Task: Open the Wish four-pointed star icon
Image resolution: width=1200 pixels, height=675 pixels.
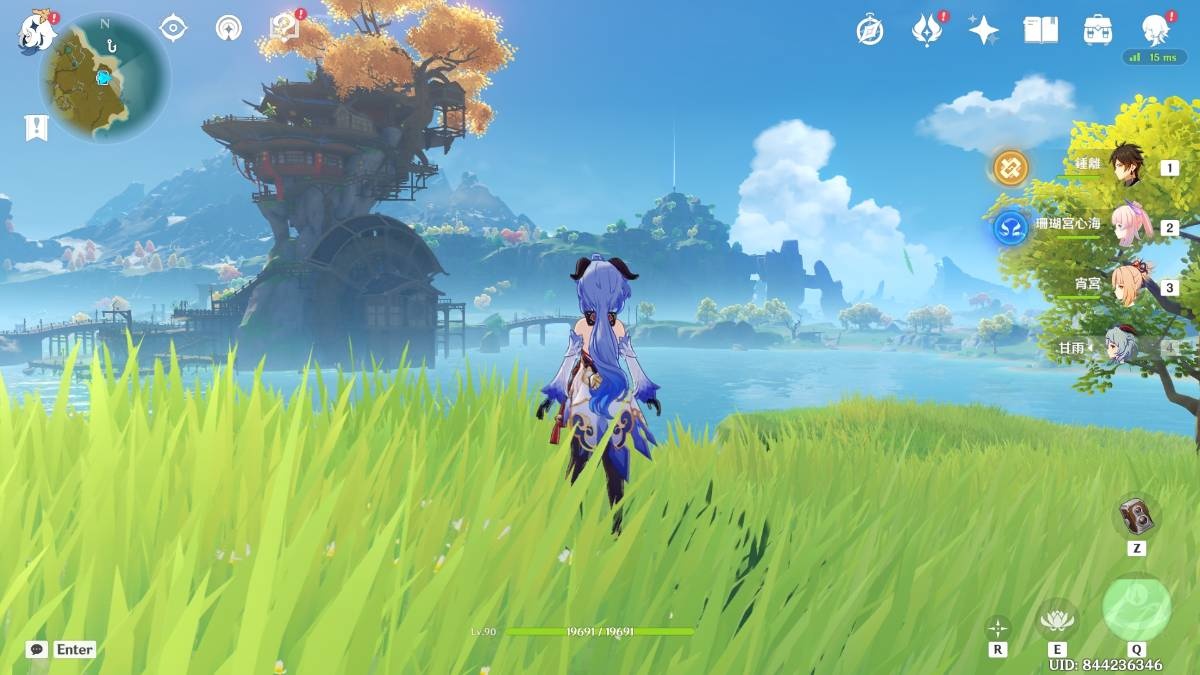Action: click(x=983, y=30)
